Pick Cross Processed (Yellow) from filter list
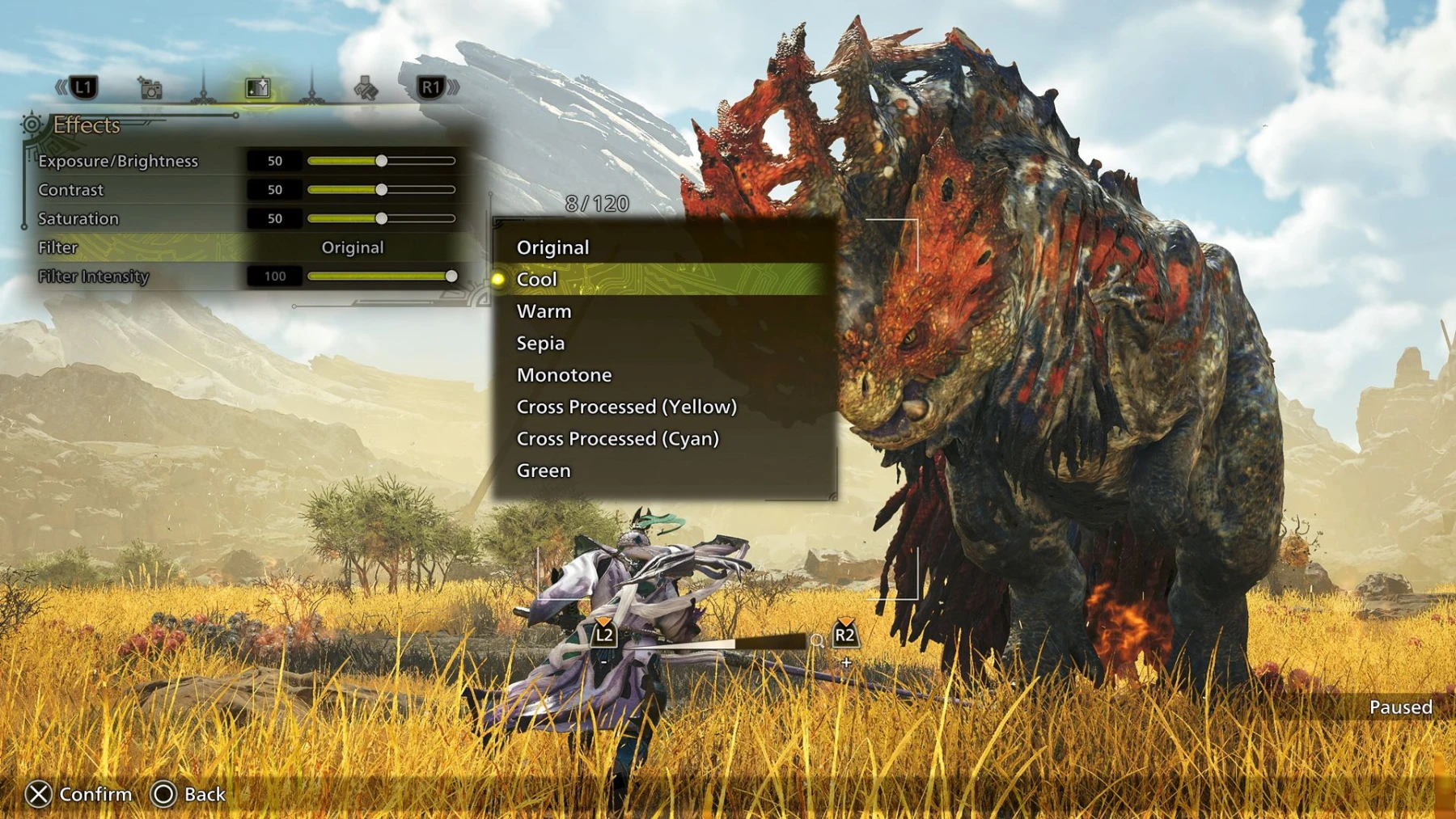Image resolution: width=1456 pixels, height=819 pixels. point(627,407)
